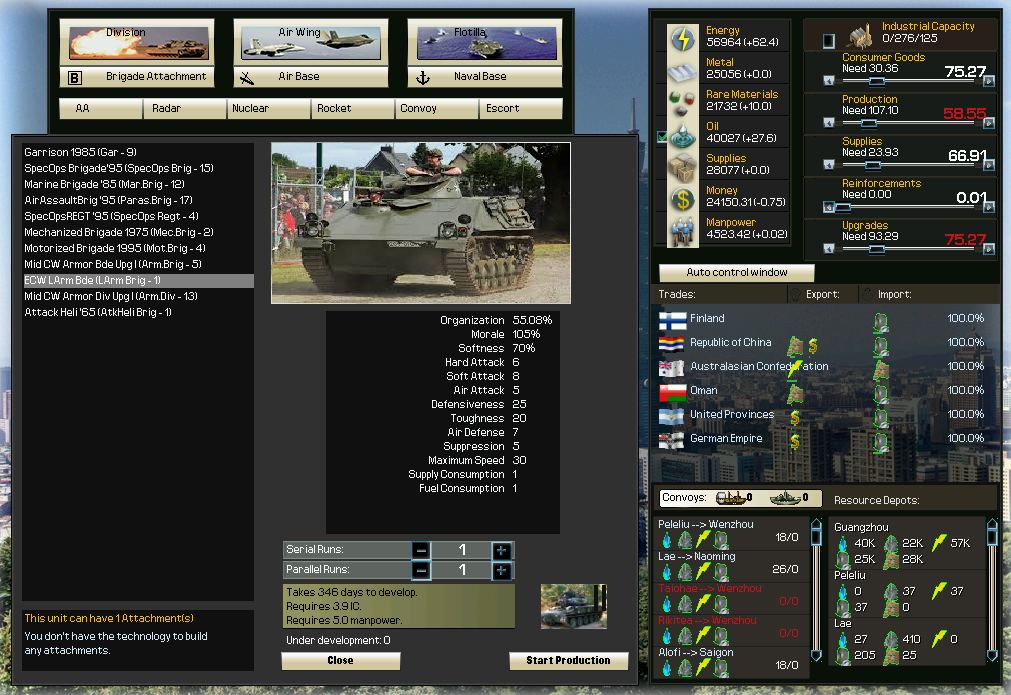
Task: Decrease the Parallel Runs count
Action: (421, 570)
